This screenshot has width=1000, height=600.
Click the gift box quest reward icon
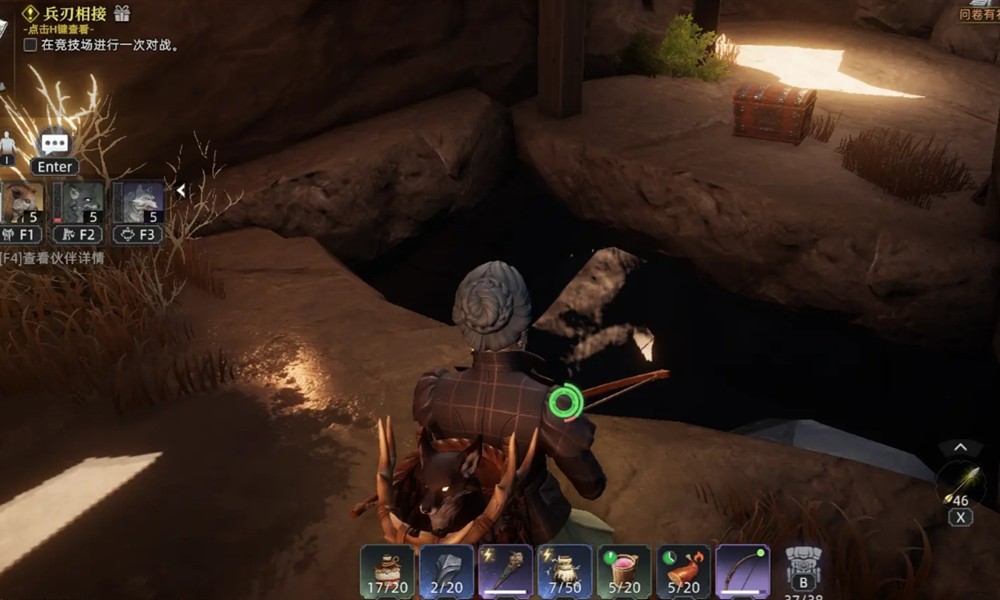[x=122, y=13]
